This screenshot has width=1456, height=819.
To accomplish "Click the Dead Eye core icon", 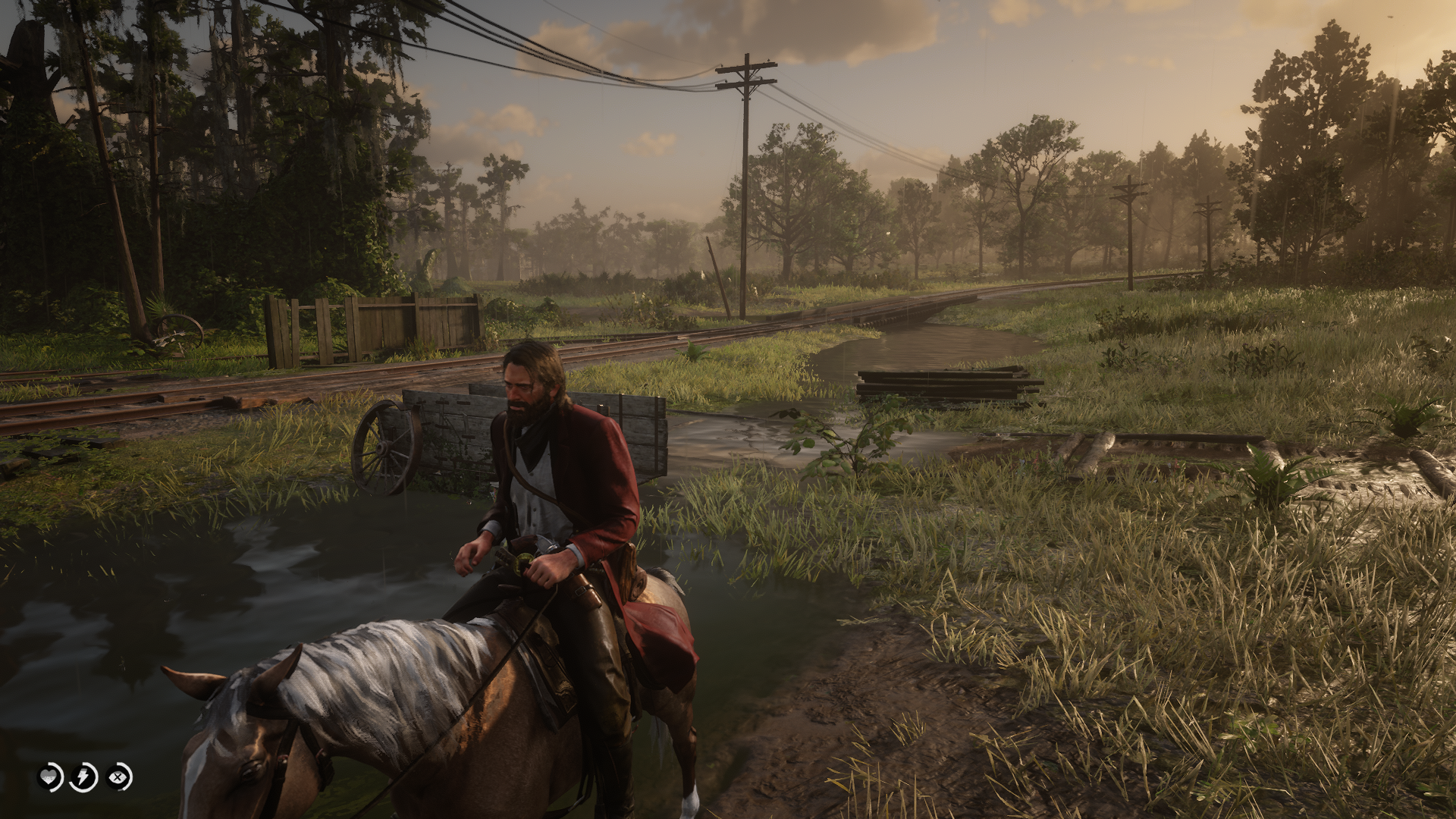I will pyautogui.click(x=118, y=777).
